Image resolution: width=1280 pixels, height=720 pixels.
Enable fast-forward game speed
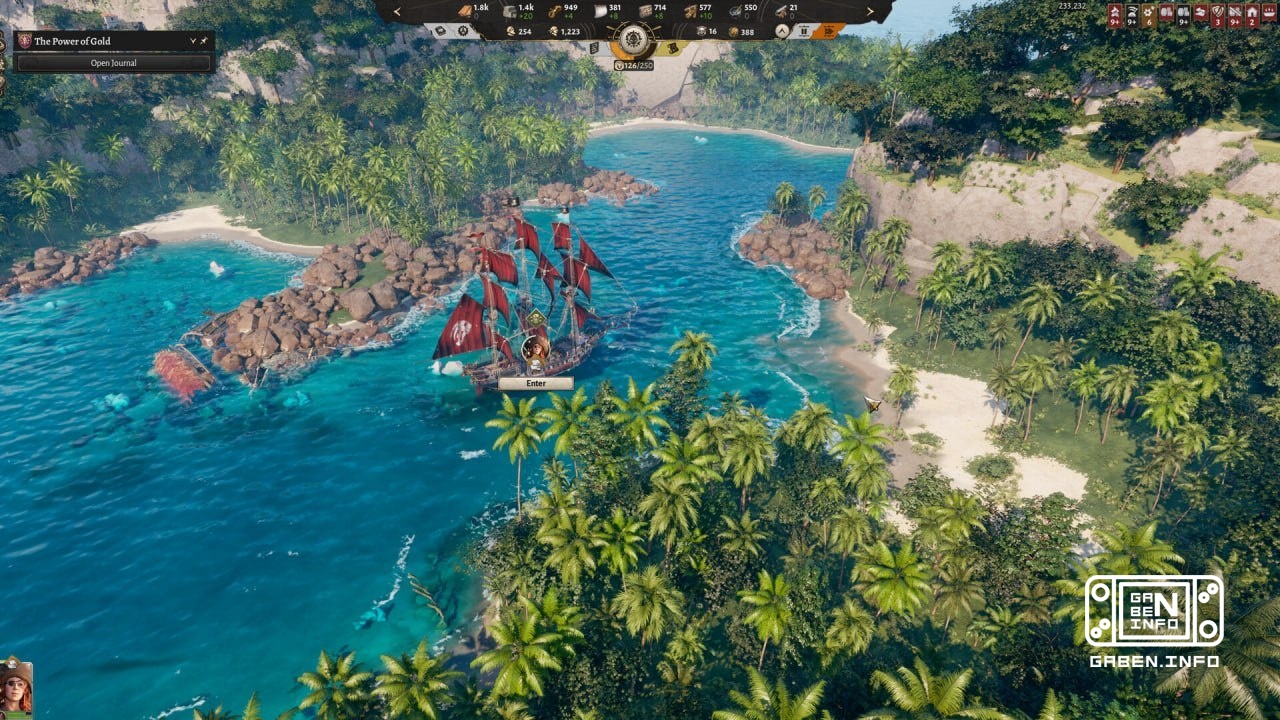point(829,31)
